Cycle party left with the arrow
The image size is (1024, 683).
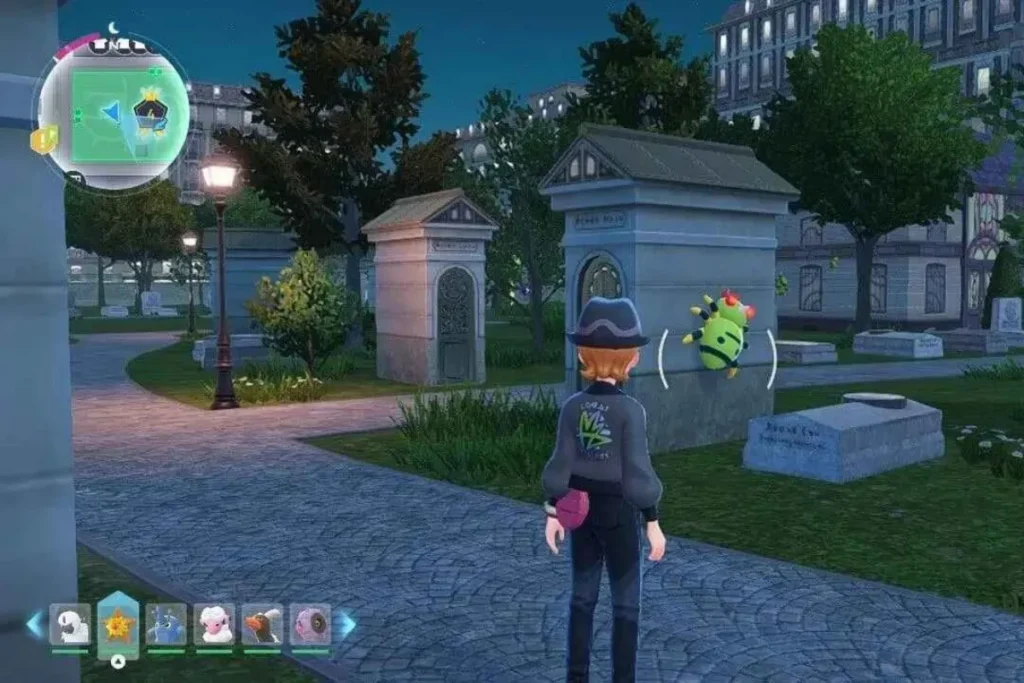[35, 624]
